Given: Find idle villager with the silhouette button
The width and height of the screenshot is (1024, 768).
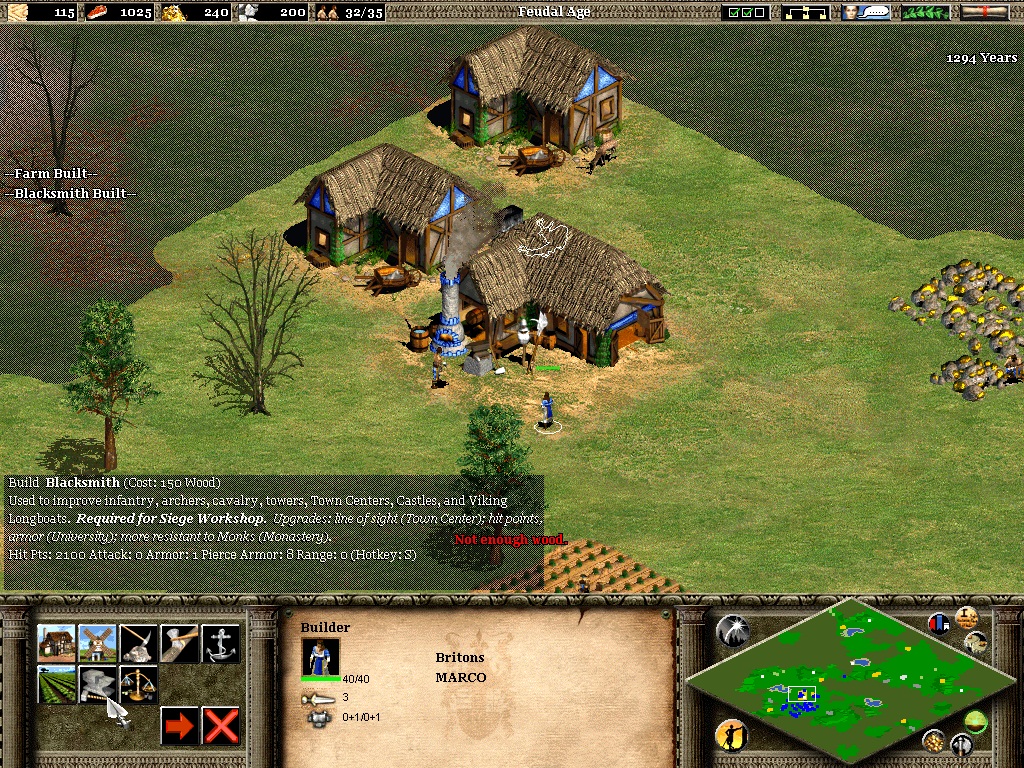Looking at the screenshot, I should 731,736.
